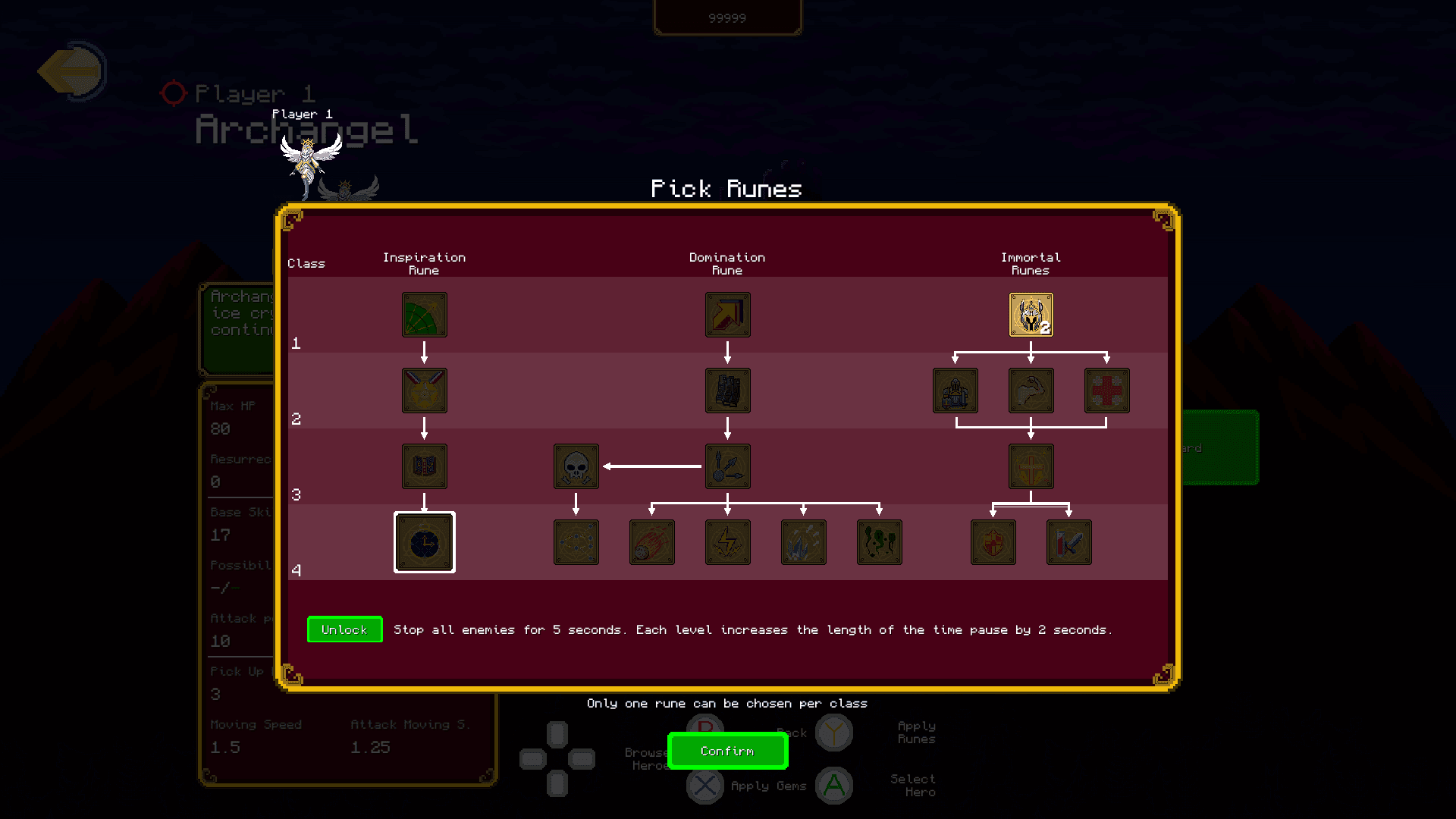
Task: Select the skull and crossbones Domination rune
Action: pyautogui.click(x=576, y=466)
